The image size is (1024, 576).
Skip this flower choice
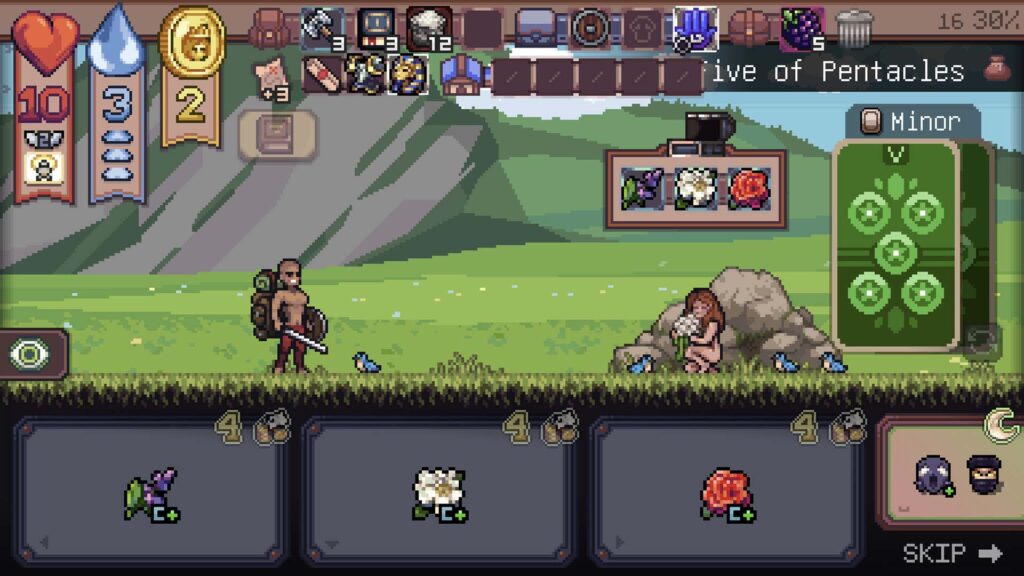pyautogui.click(x=951, y=553)
